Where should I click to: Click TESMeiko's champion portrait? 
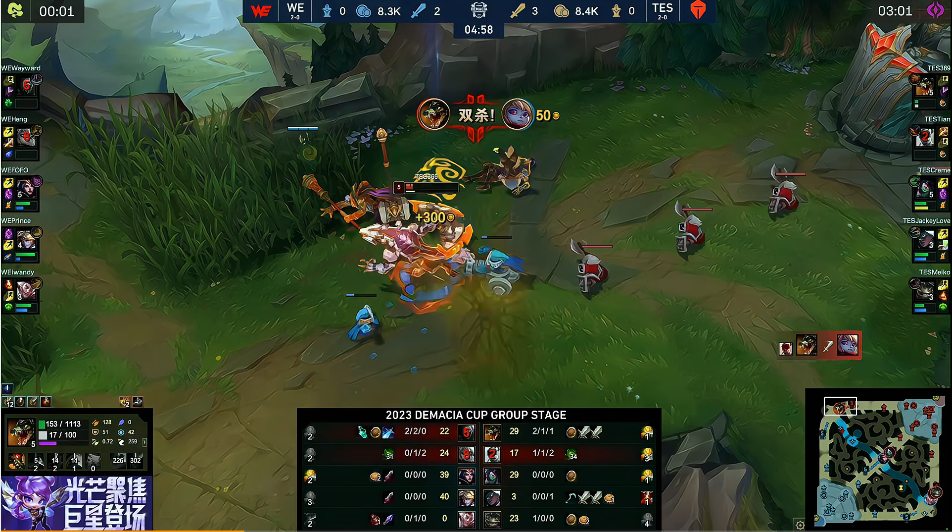click(926, 291)
